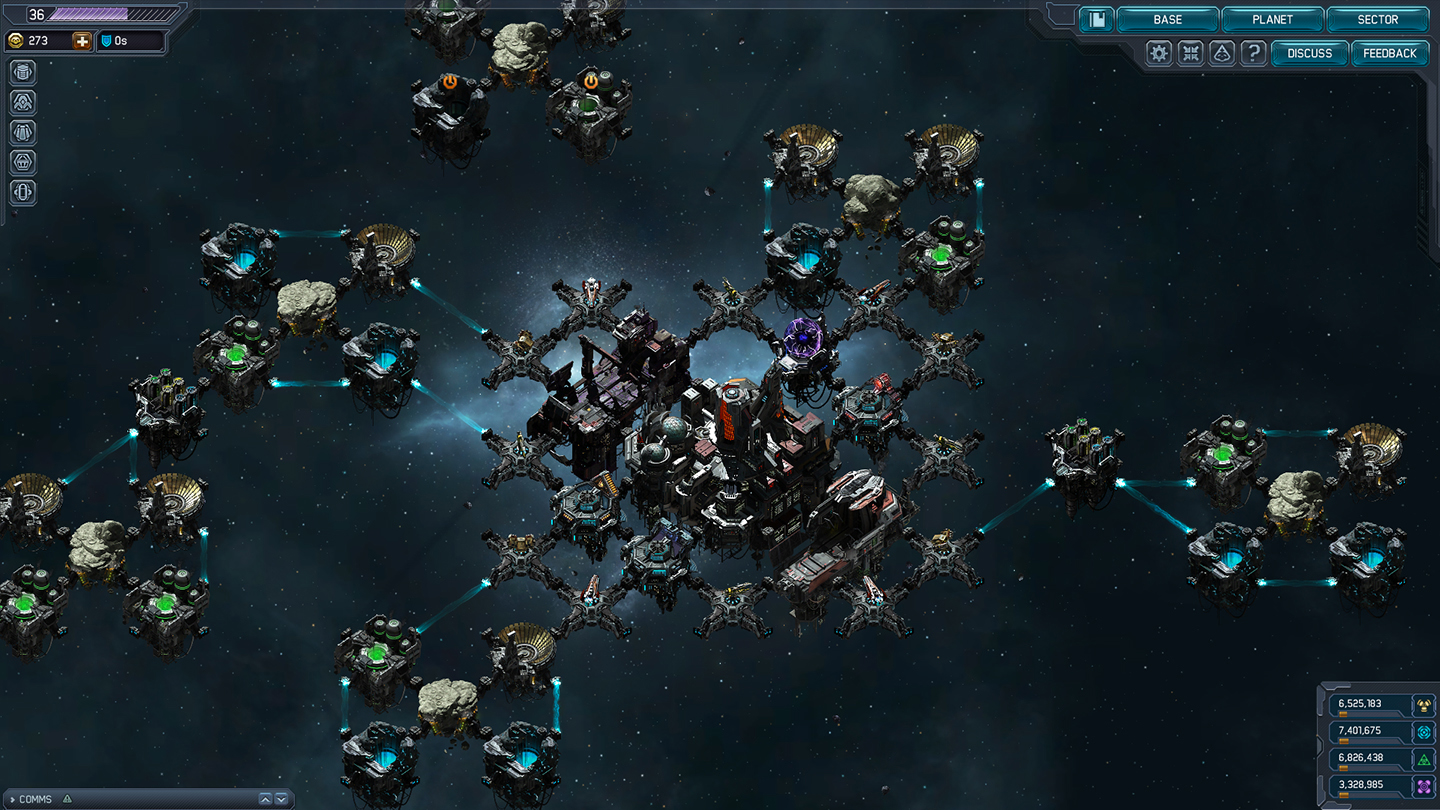Image resolution: width=1440 pixels, height=810 pixels.
Task: Open the SECTOR view tab
Action: pyautogui.click(x=1376, y=19)
